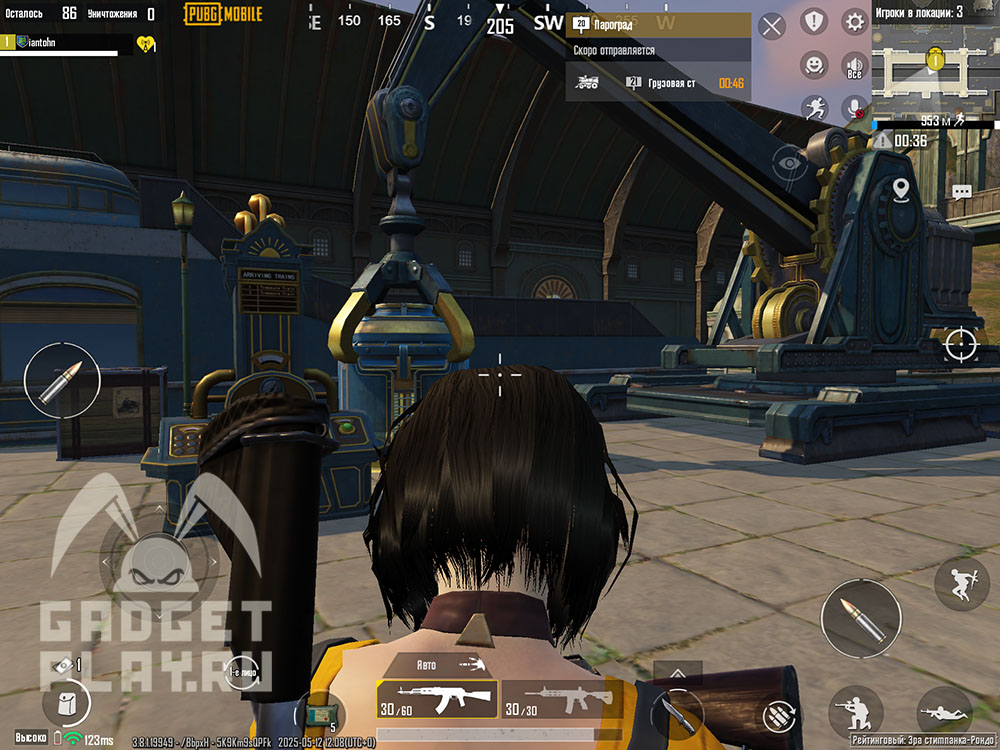
Task: Toggle the speaker audio channel button
Action: (855, 66)
